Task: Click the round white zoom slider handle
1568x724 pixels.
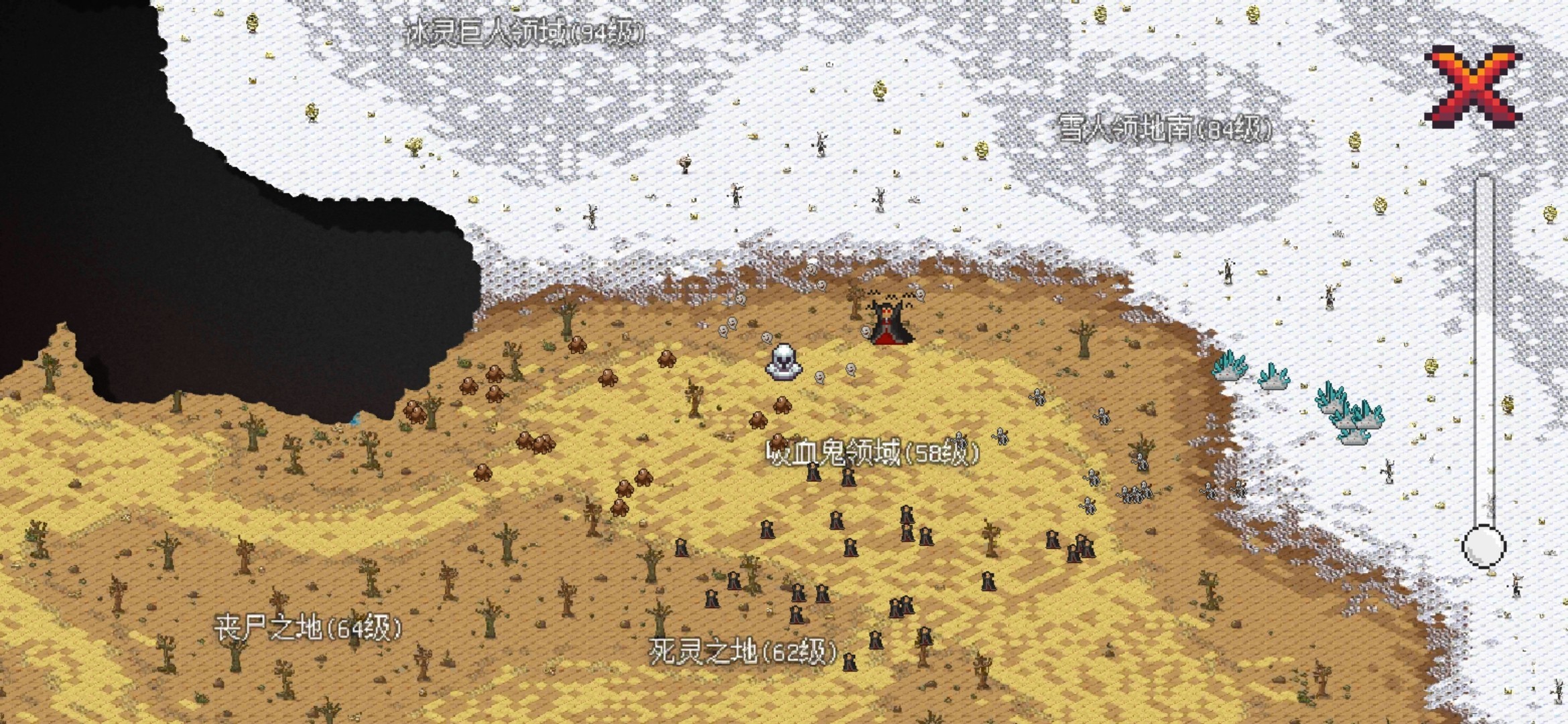Action: [1484, 546]
